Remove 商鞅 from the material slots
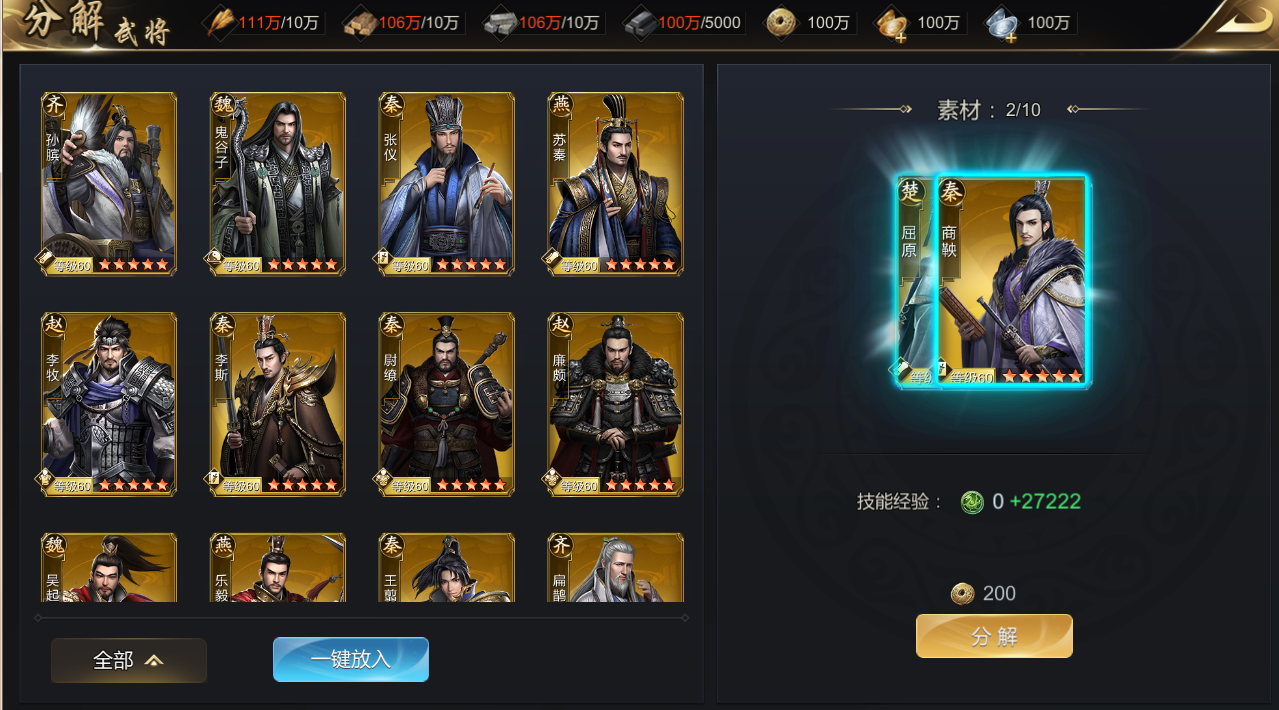This screenshot has height=710, width=1279. [1012, 282]
